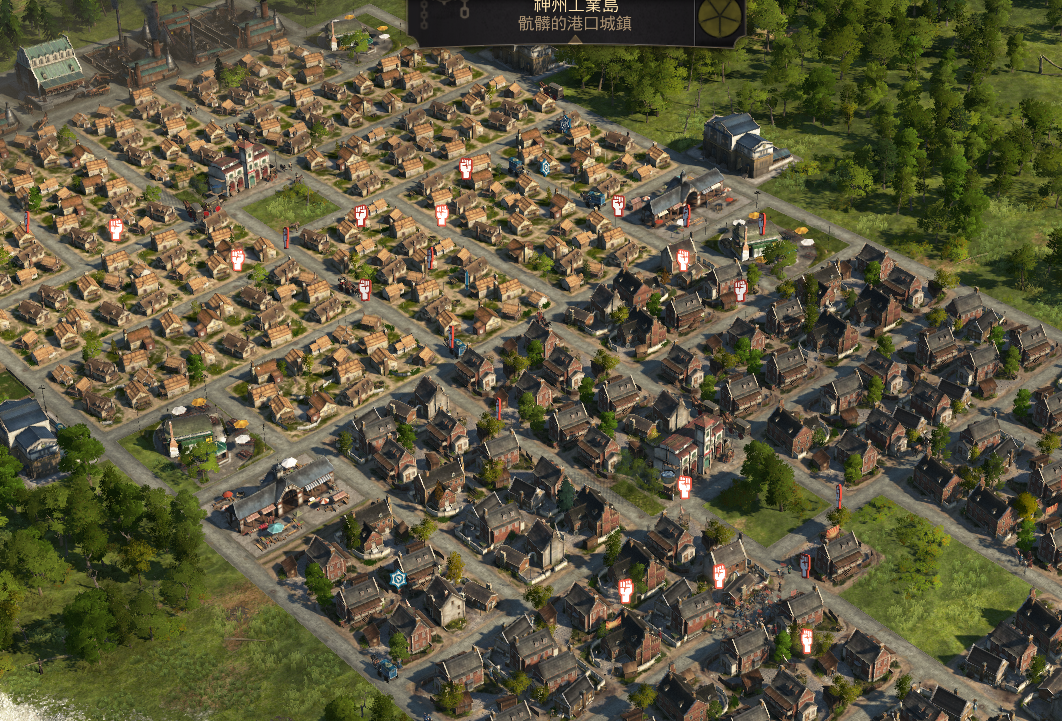Viewport: 1062px width, 721px height.
Task: Click the 神州工業島 island name banner
Action: click(x=575, y=8)
